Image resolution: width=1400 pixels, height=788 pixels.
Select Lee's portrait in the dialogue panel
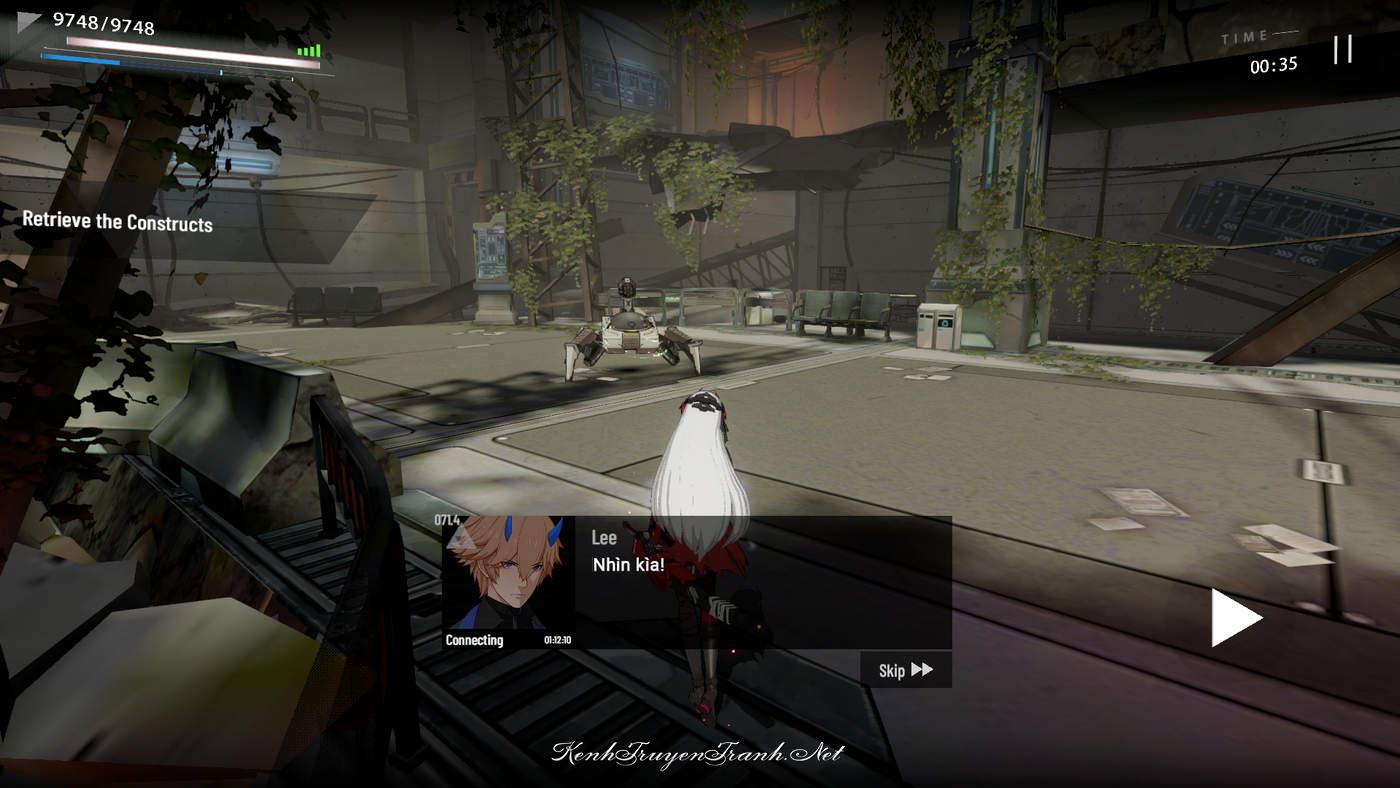click(x=508, y=577)
